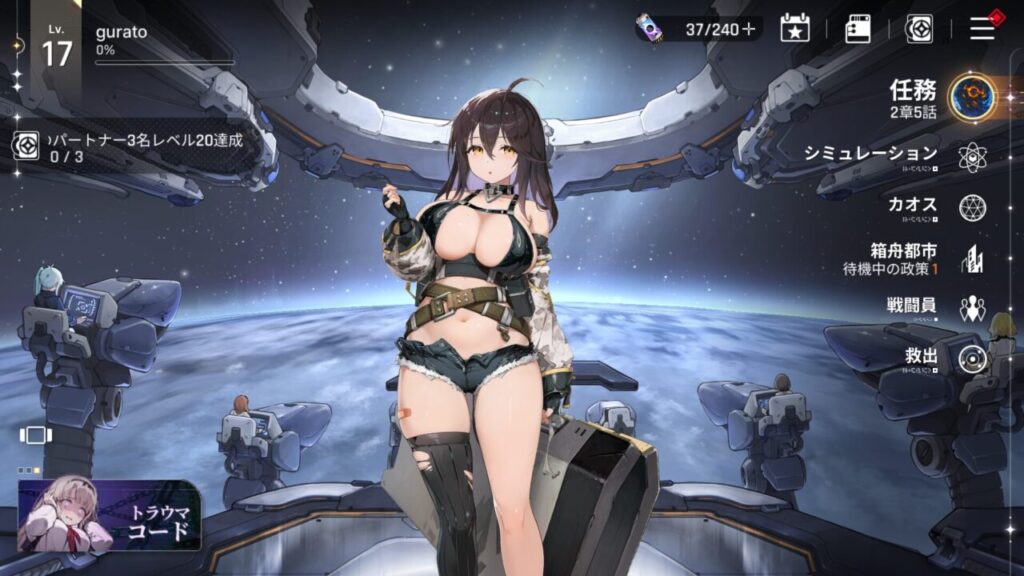Open the 箱舟都市 city menu

(972, 259)
